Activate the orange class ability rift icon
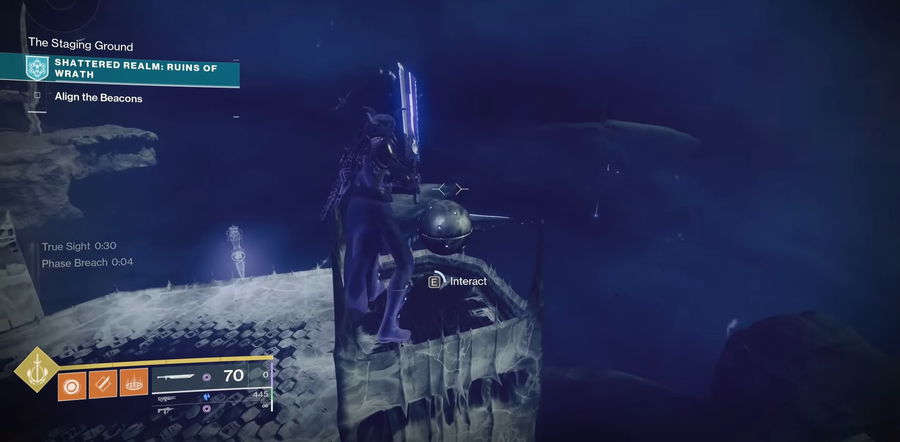The image size is (900, 442). [134, 382]
